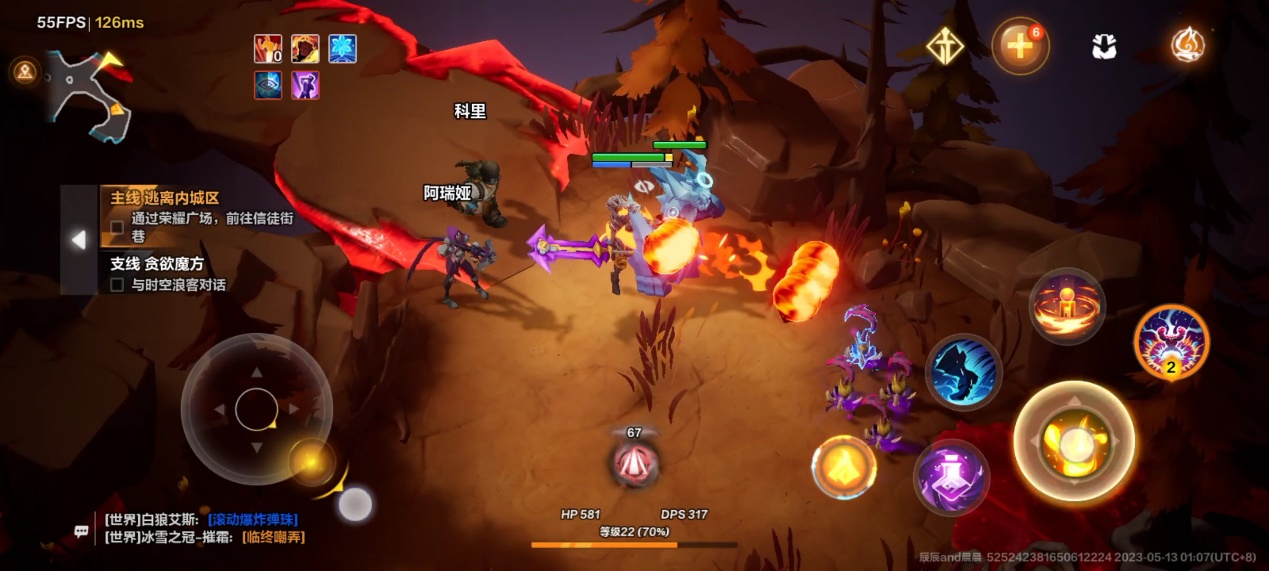Activate the orange glowing crystal skill
The width and height of the screenshot is (1269, 571).
click(844, 467)
